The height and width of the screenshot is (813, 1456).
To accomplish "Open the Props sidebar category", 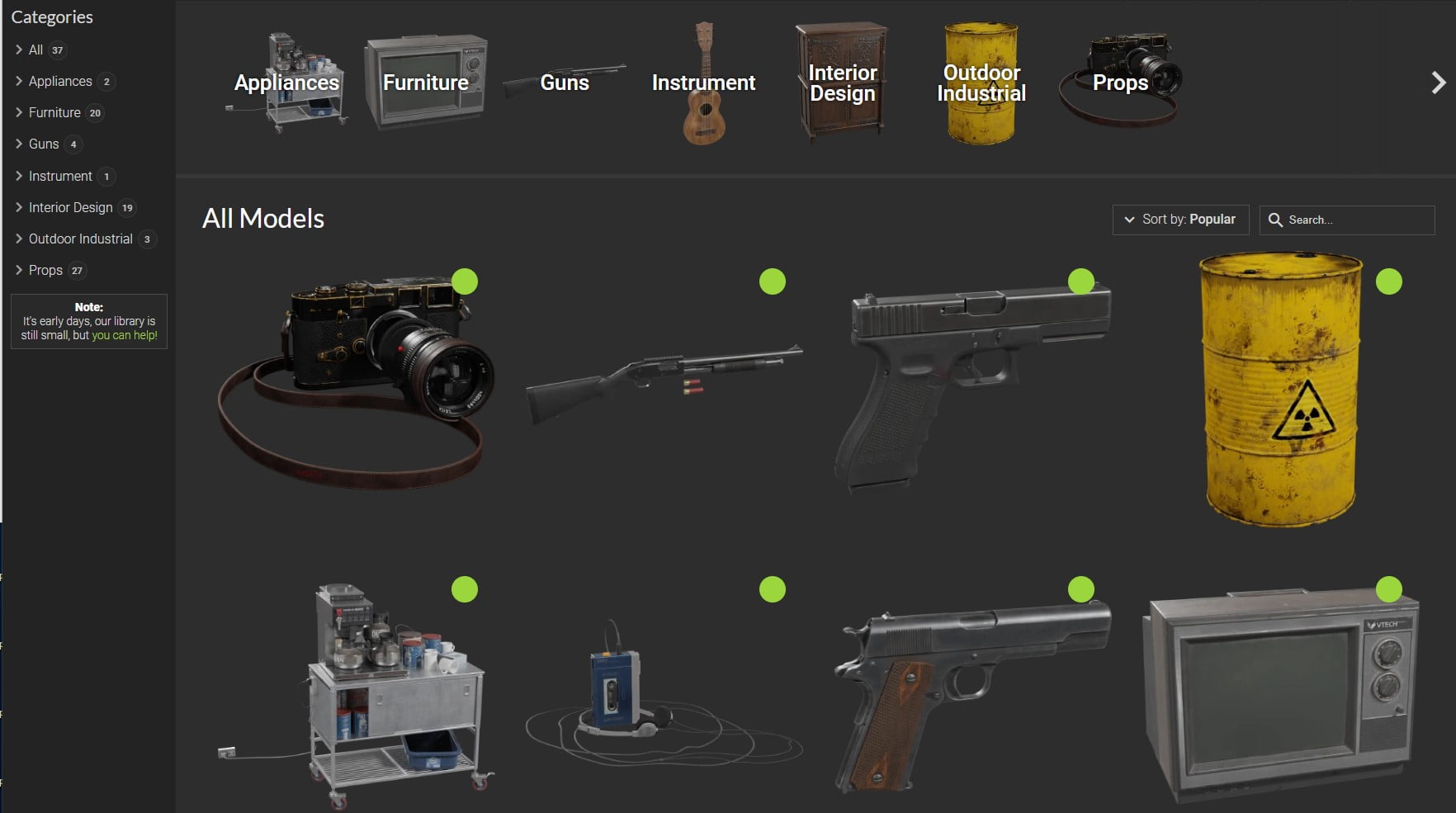I will point(45,270).
